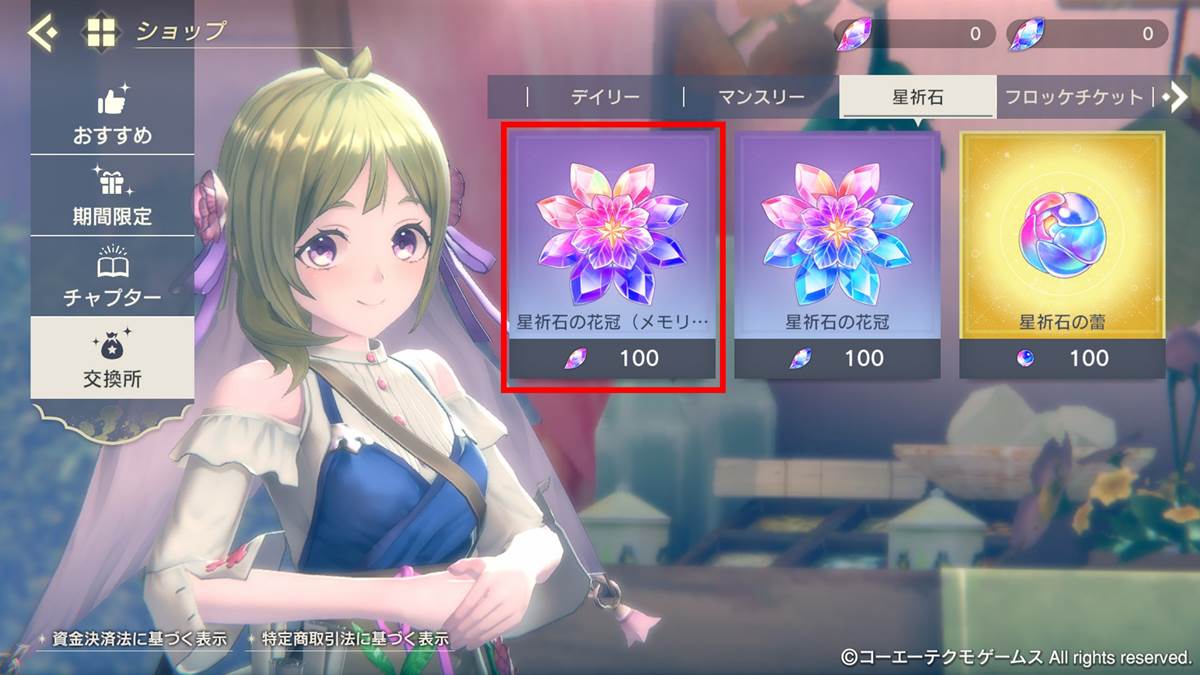
Task: Show more tabs with the right arrow
Action: click(1176, 97)
